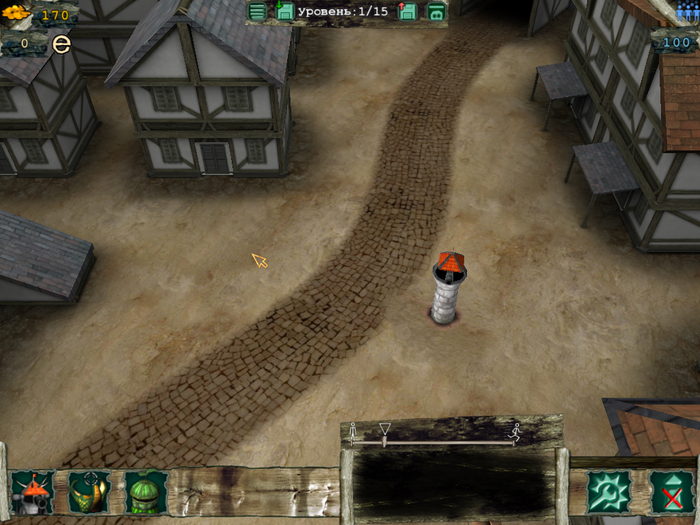Set speed to running figure end
This screenshot has height=525, width=700.
tap(516, 432)
